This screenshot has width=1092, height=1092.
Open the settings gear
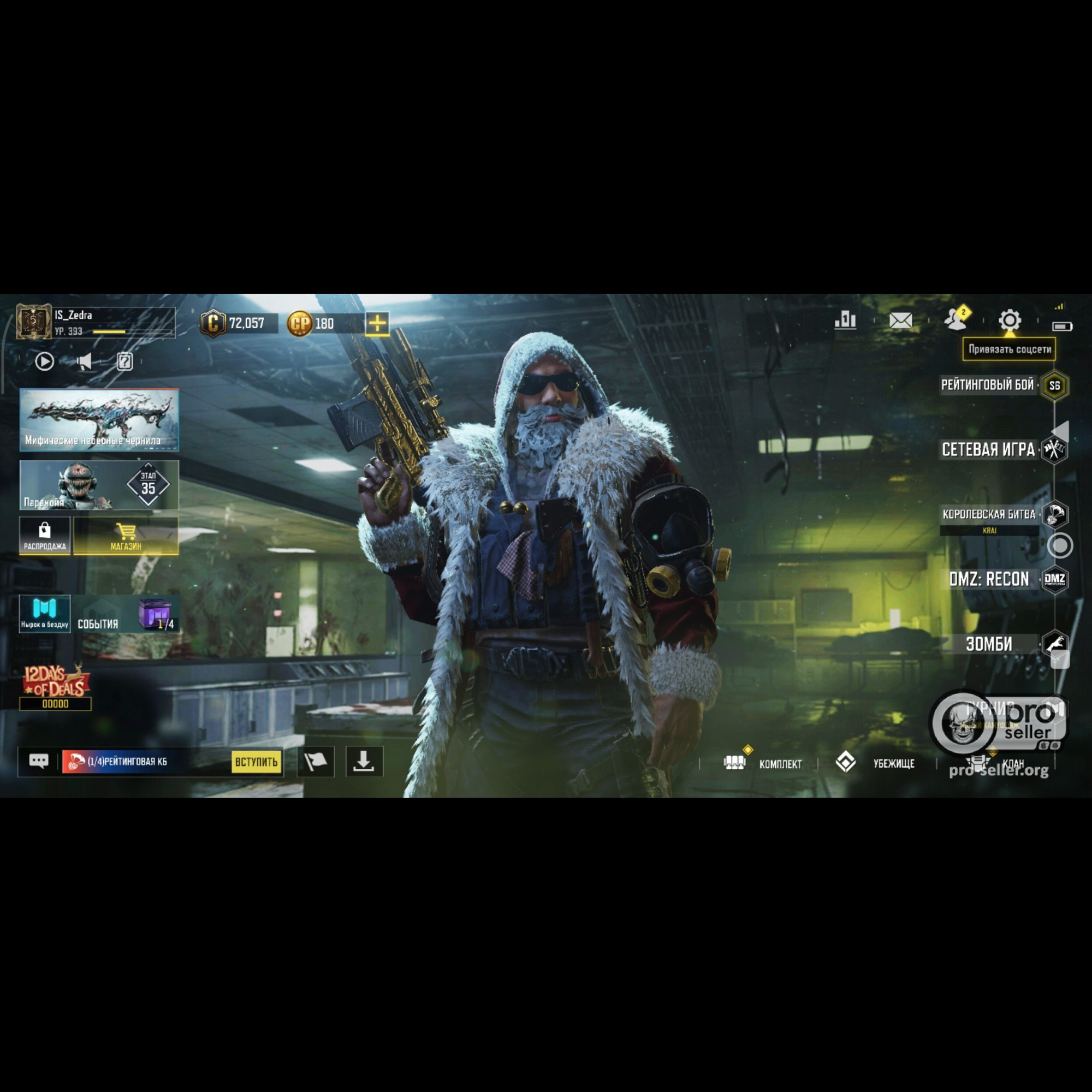point(1010,321)
